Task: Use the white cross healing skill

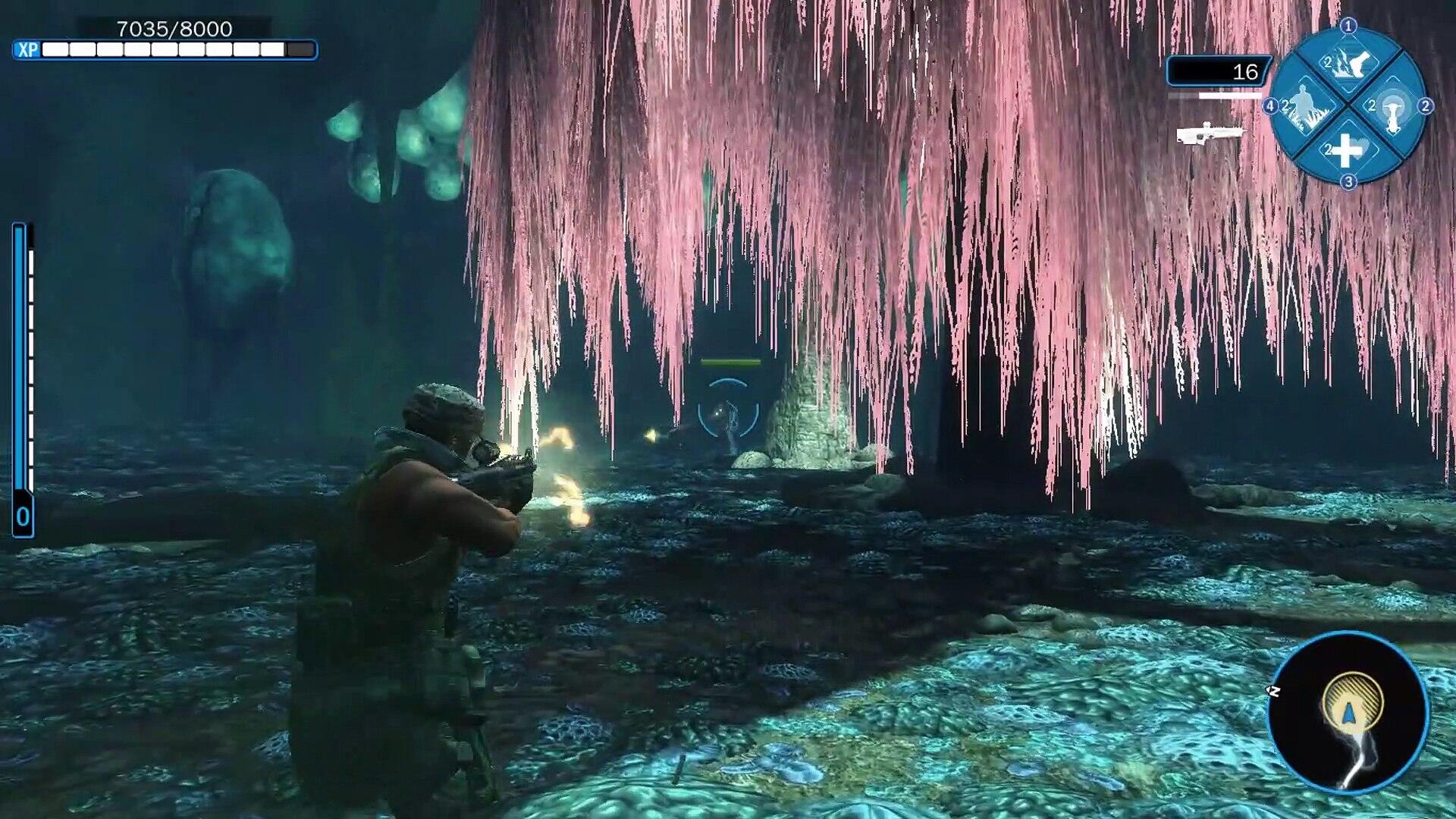Action: [1348, 150]
